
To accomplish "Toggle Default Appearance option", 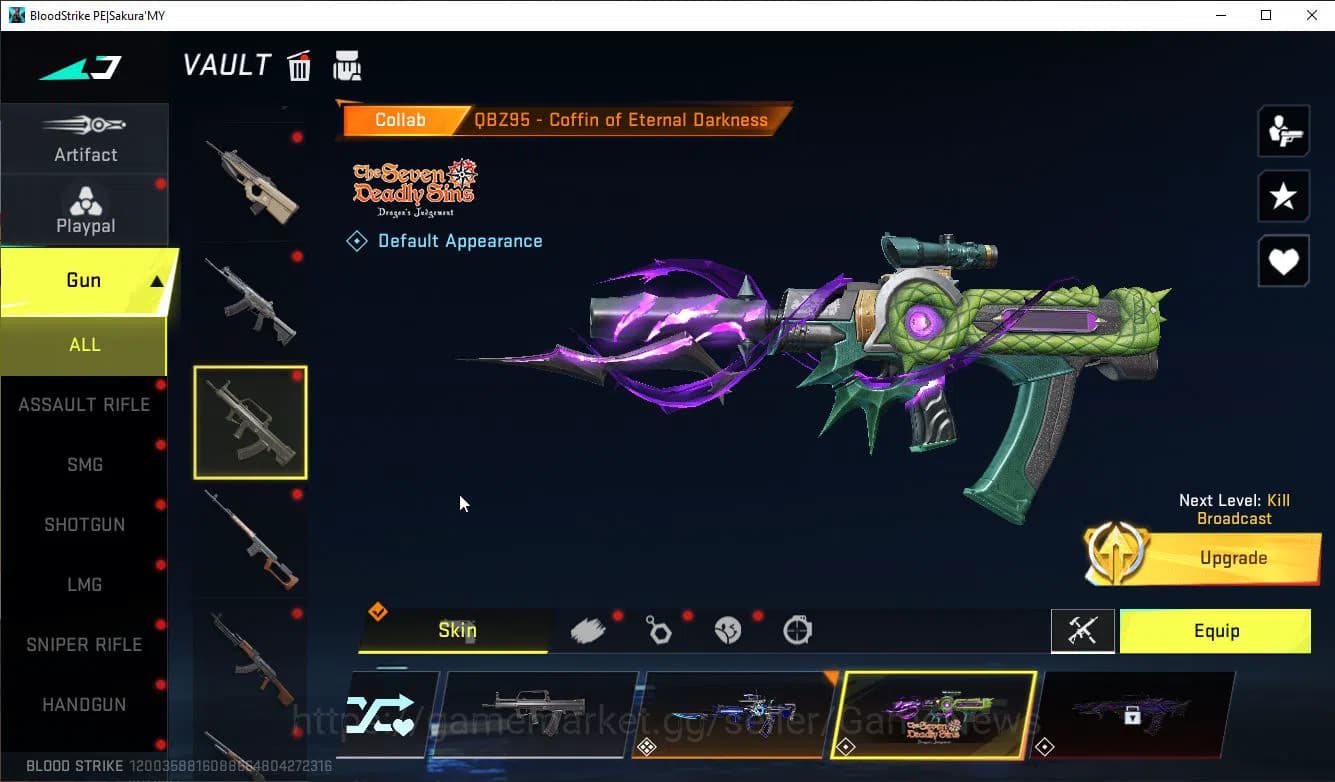I will click(444, 240).
